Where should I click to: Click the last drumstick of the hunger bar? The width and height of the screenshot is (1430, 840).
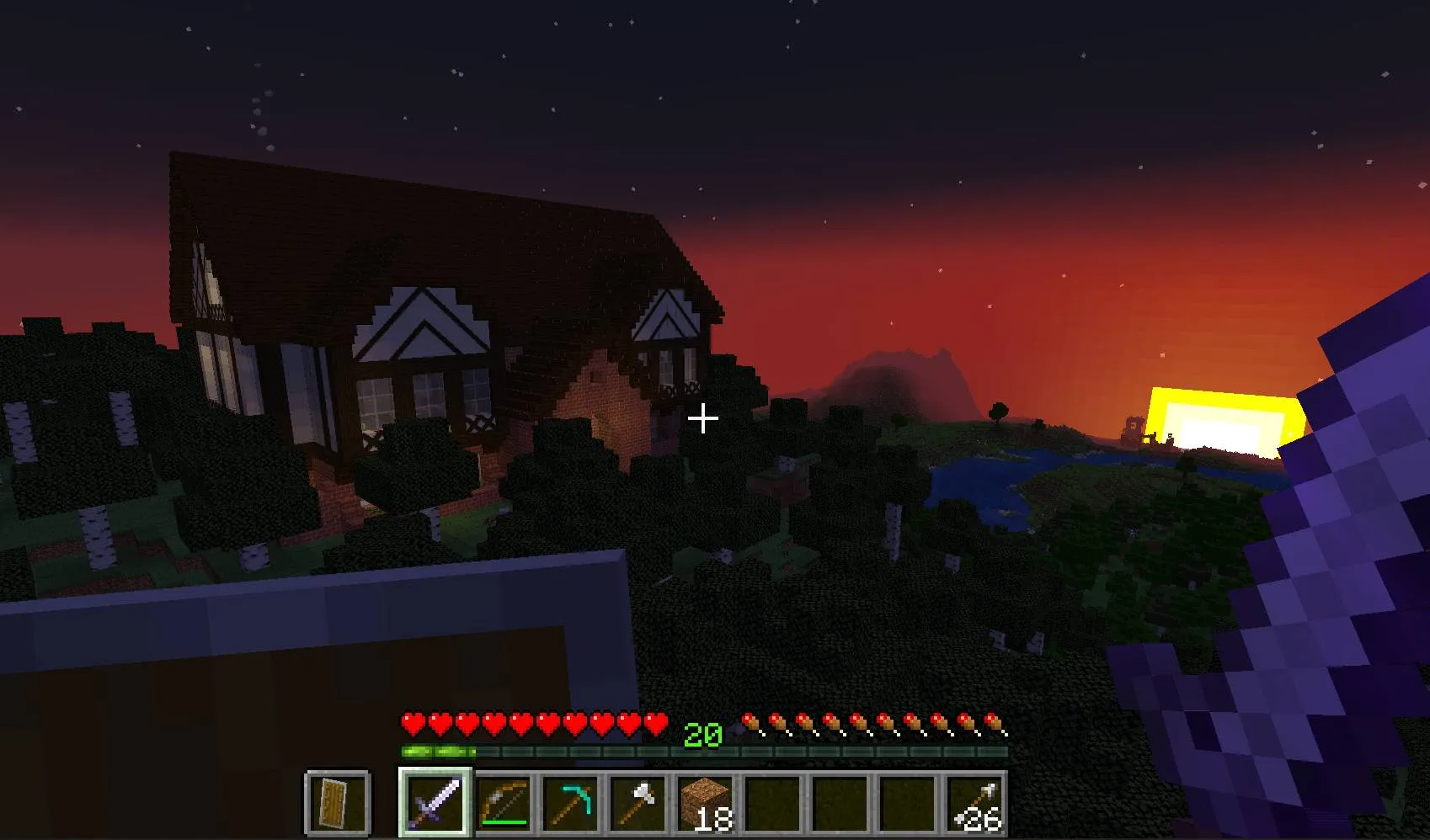(x=995, y=722)
